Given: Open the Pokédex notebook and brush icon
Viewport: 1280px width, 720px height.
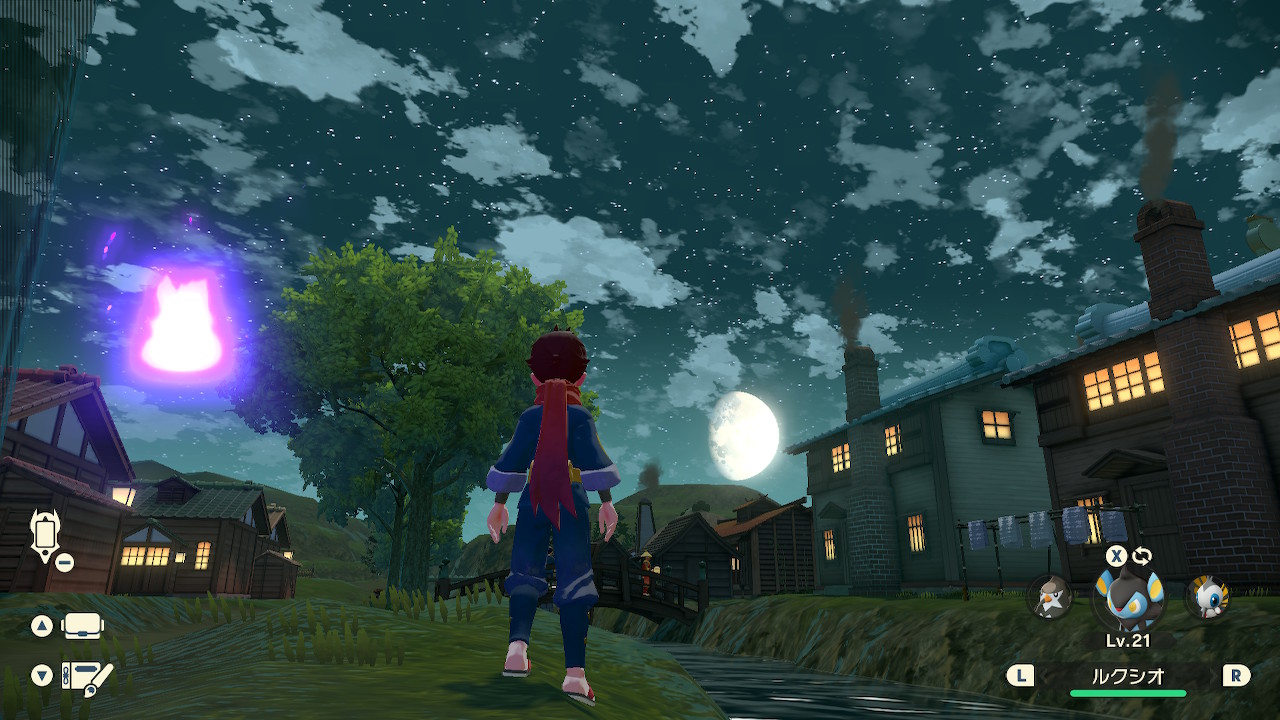Looking at the screenshot, I should tap(86, 677).
